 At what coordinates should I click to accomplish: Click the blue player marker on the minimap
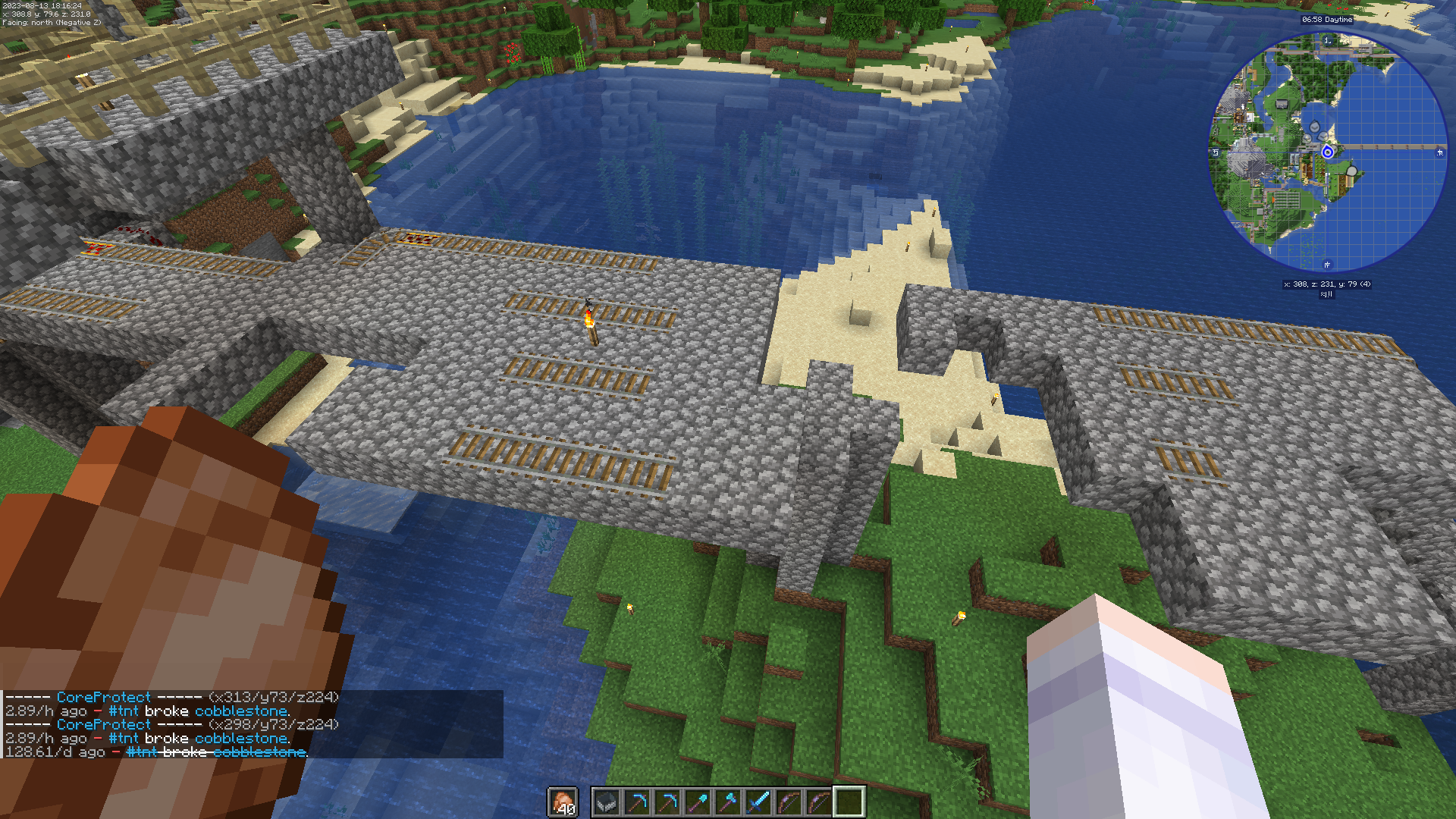pos(1327,152)
